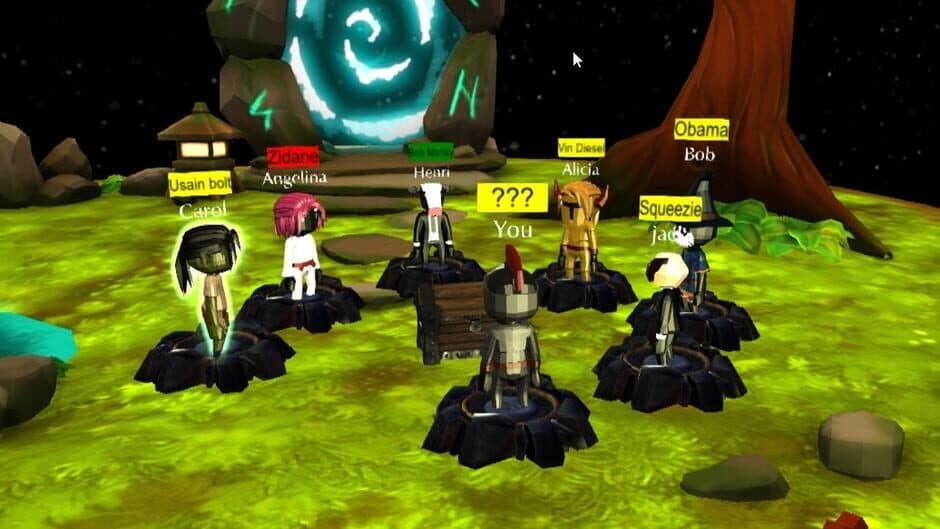
Task: Select Alicia's Vin Diesel tag
Action: pos(581,147)
